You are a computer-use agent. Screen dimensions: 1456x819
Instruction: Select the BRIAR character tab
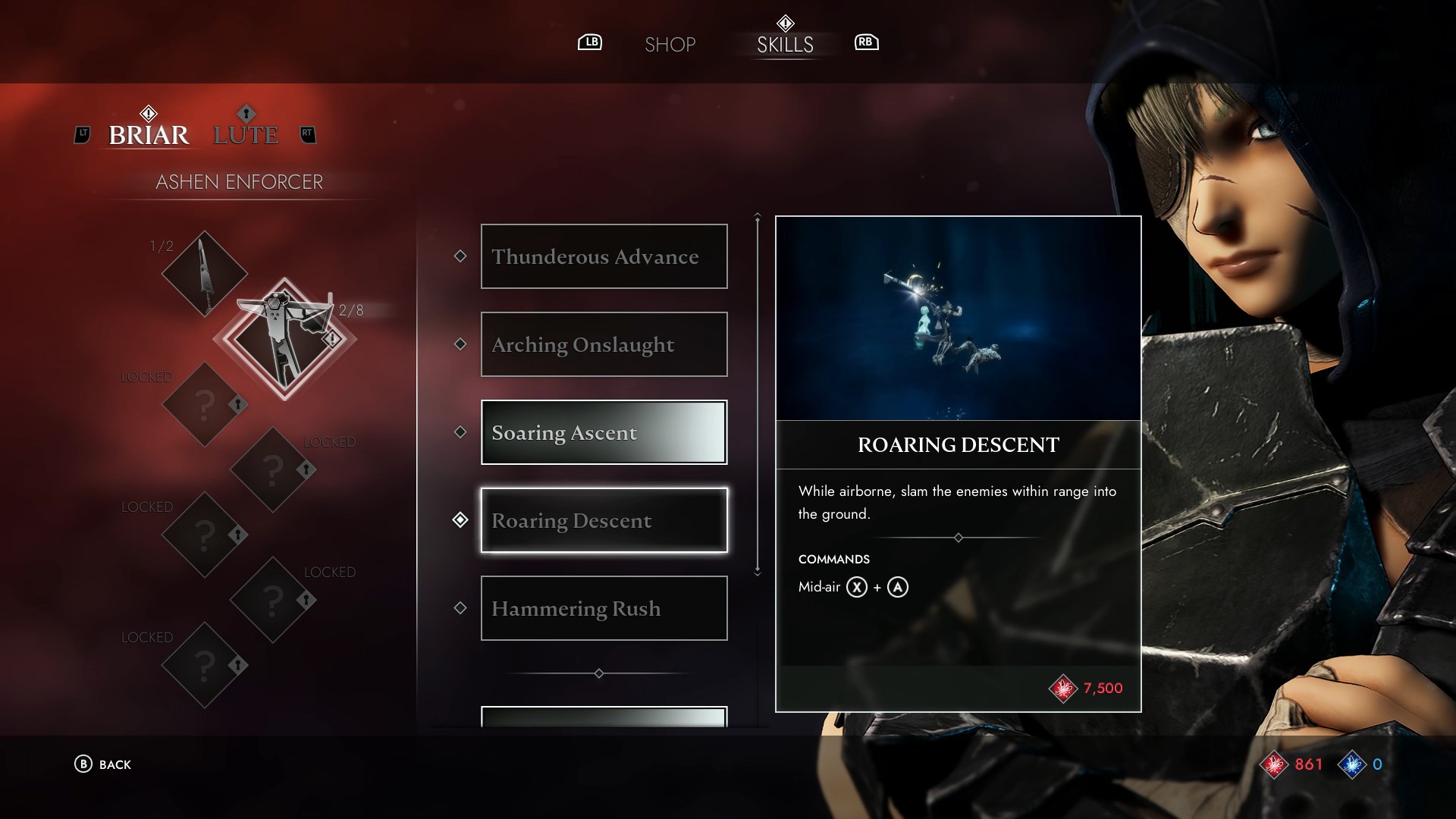[149, 135]
